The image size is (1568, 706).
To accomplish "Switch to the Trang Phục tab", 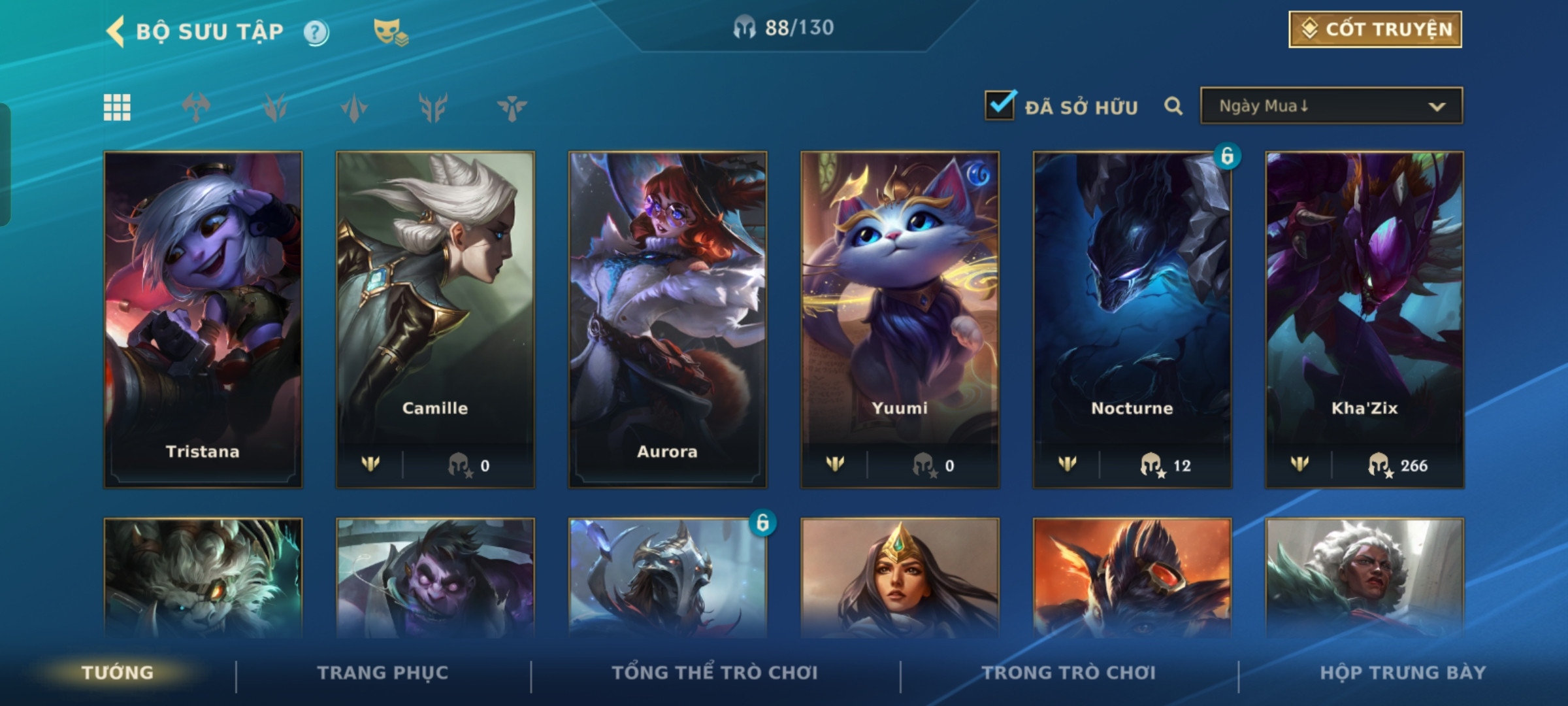I will click(383, 673).
